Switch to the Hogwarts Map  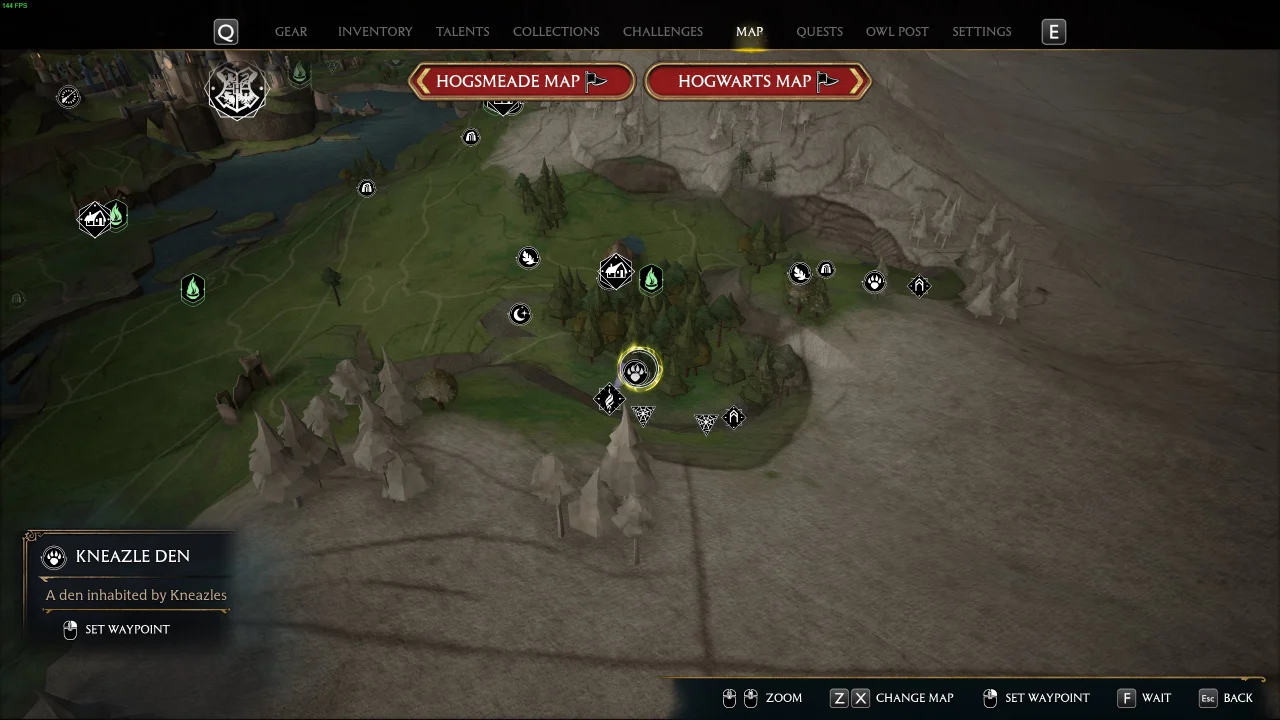click(757, 82)
